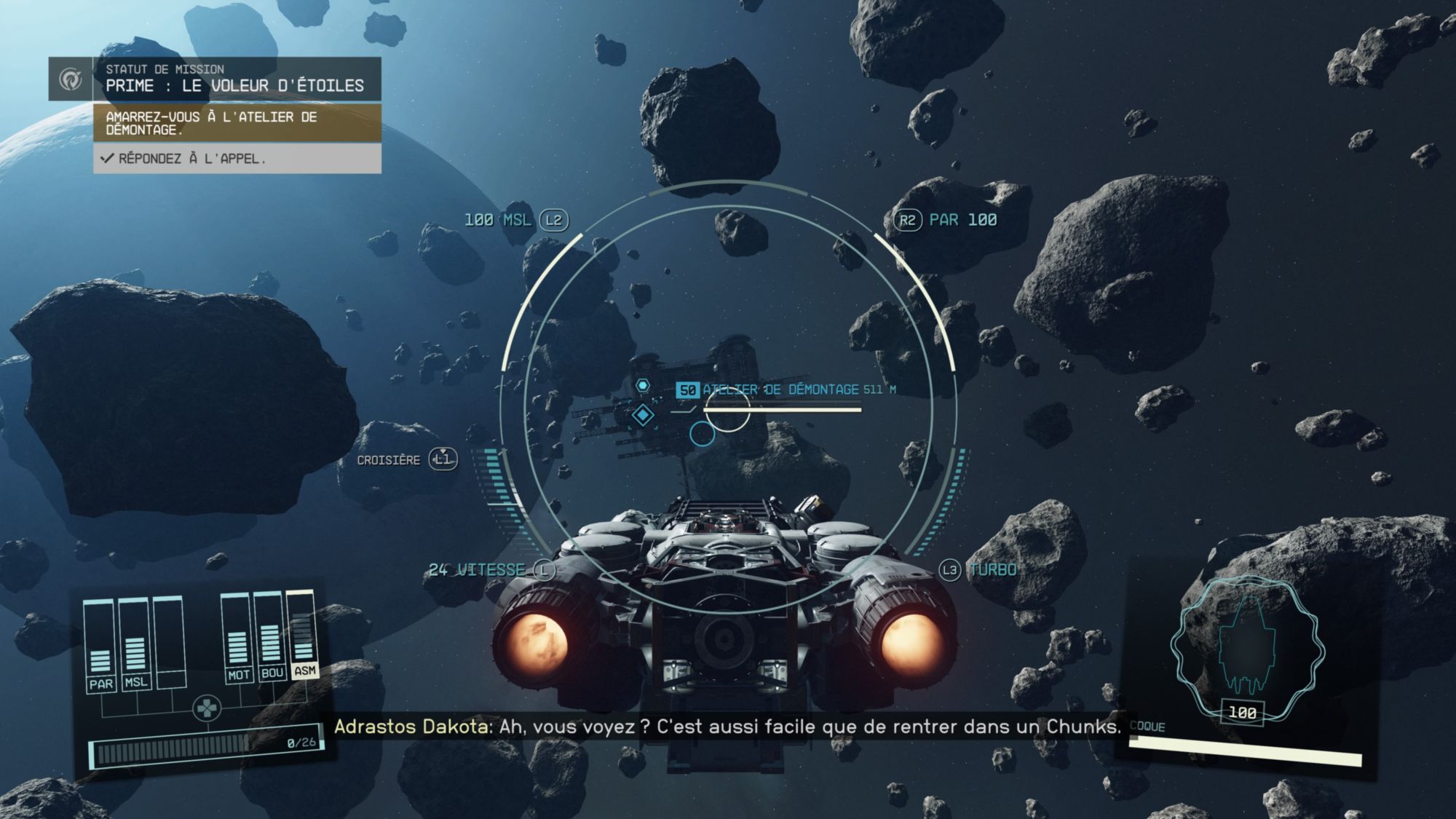Target the Atelier de Démontage label

pyautogui.click(x=780, y=389)
